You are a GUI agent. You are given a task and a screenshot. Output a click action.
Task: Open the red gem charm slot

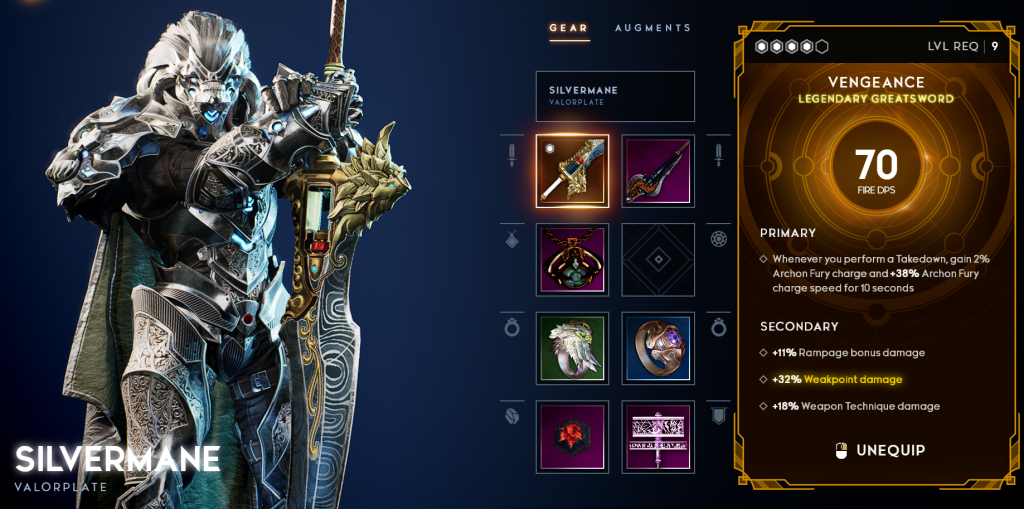pyautogui.click(x=572, y=436)
